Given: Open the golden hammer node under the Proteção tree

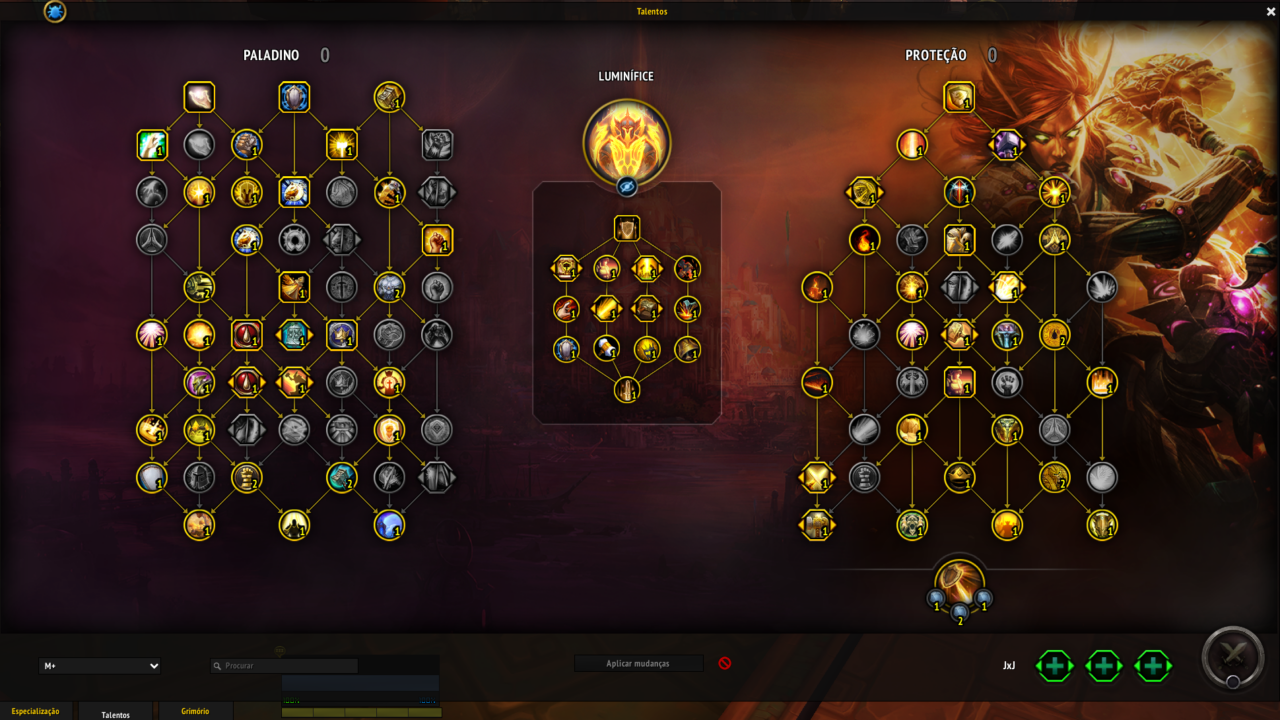Looking at the screenshot, I should [x=960, y=582].
